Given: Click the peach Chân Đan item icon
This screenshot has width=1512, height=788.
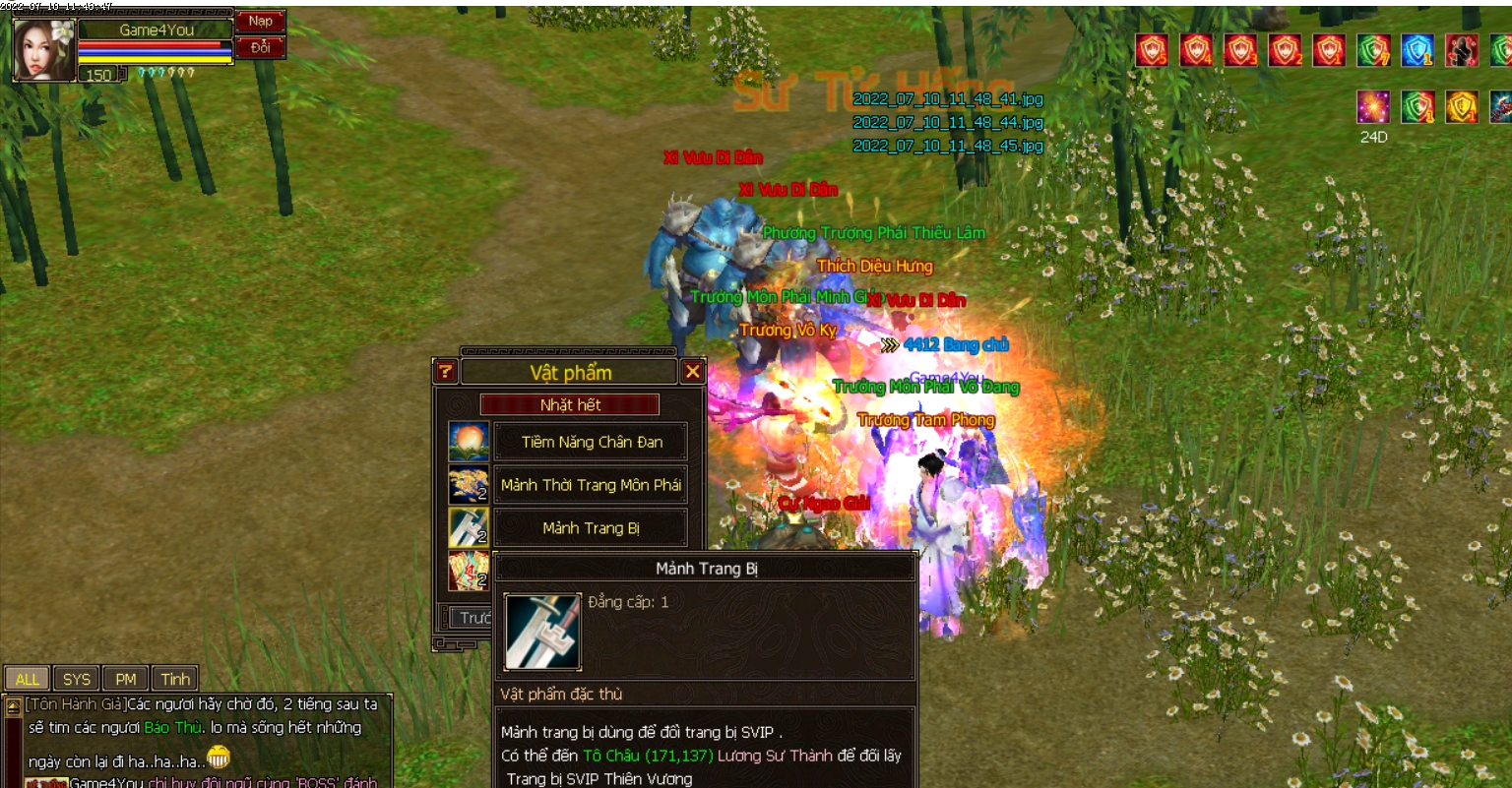Looking at the screenshot, I should [469, 442].
